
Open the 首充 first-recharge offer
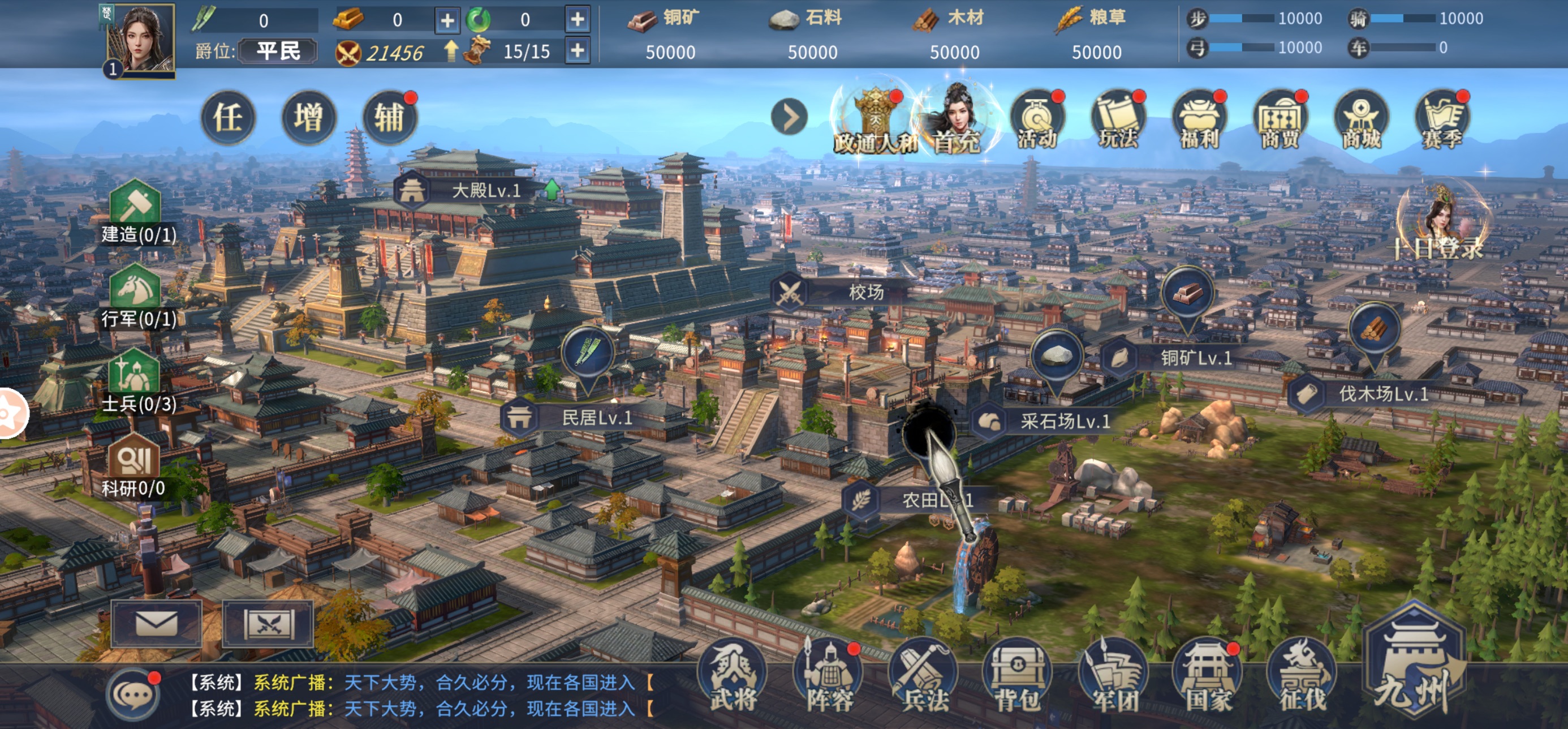click(x=958, y=119)
